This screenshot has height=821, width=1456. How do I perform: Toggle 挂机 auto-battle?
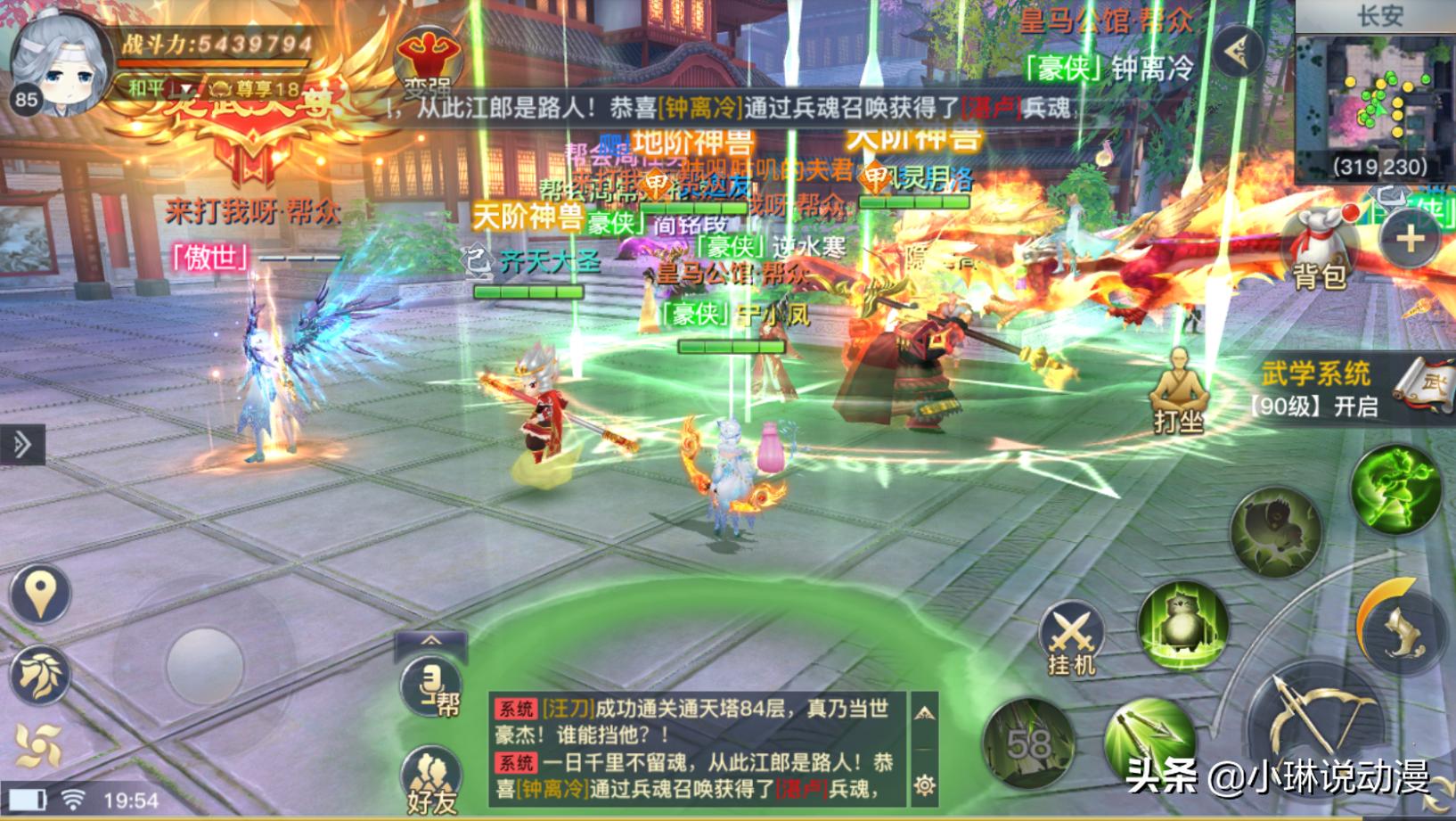1071,638
